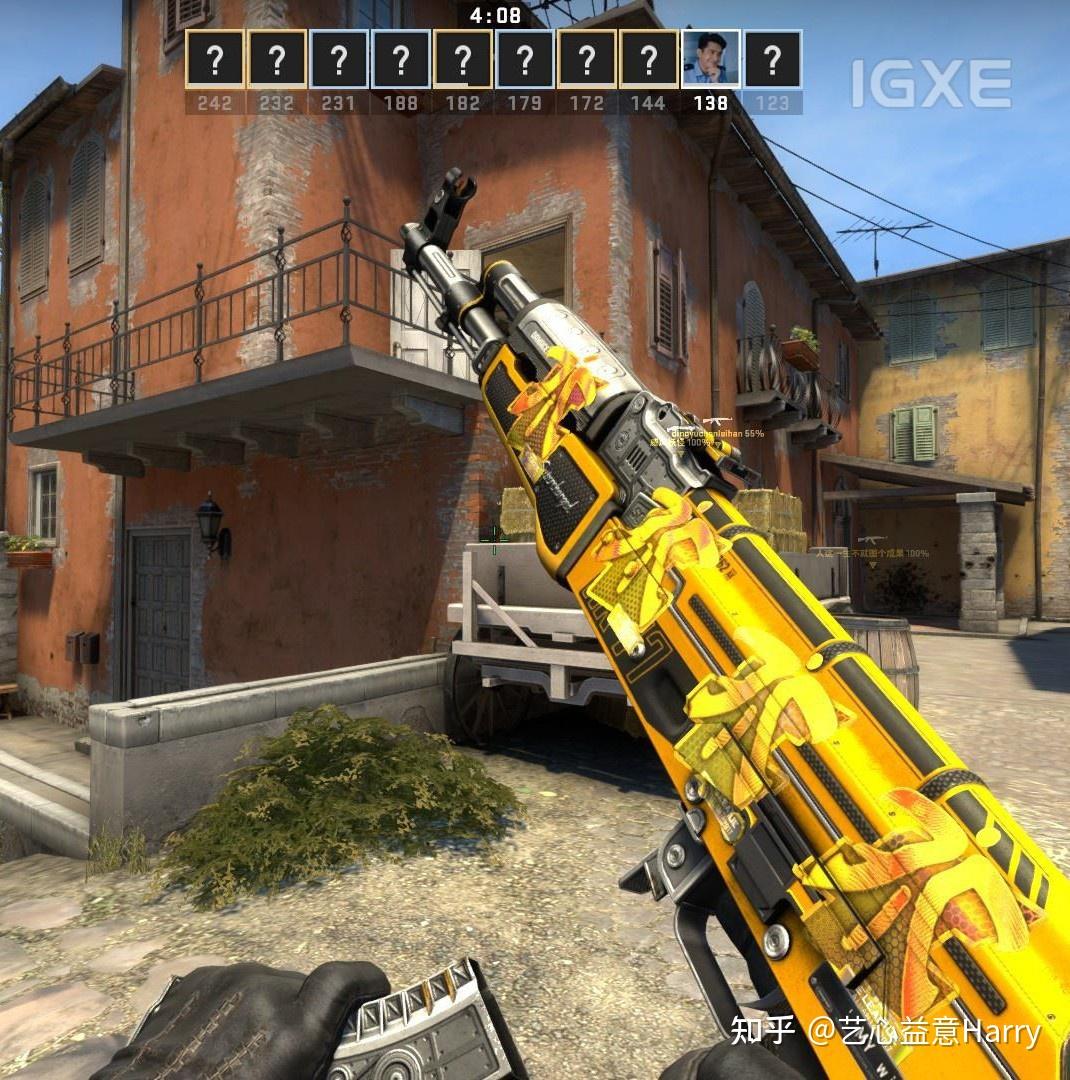Image resolution: width=1070 pixels, height=1080 pixels.
Task: Select the player avatar scoring 172
Action: pyautogui.click(x=587, y=59)
